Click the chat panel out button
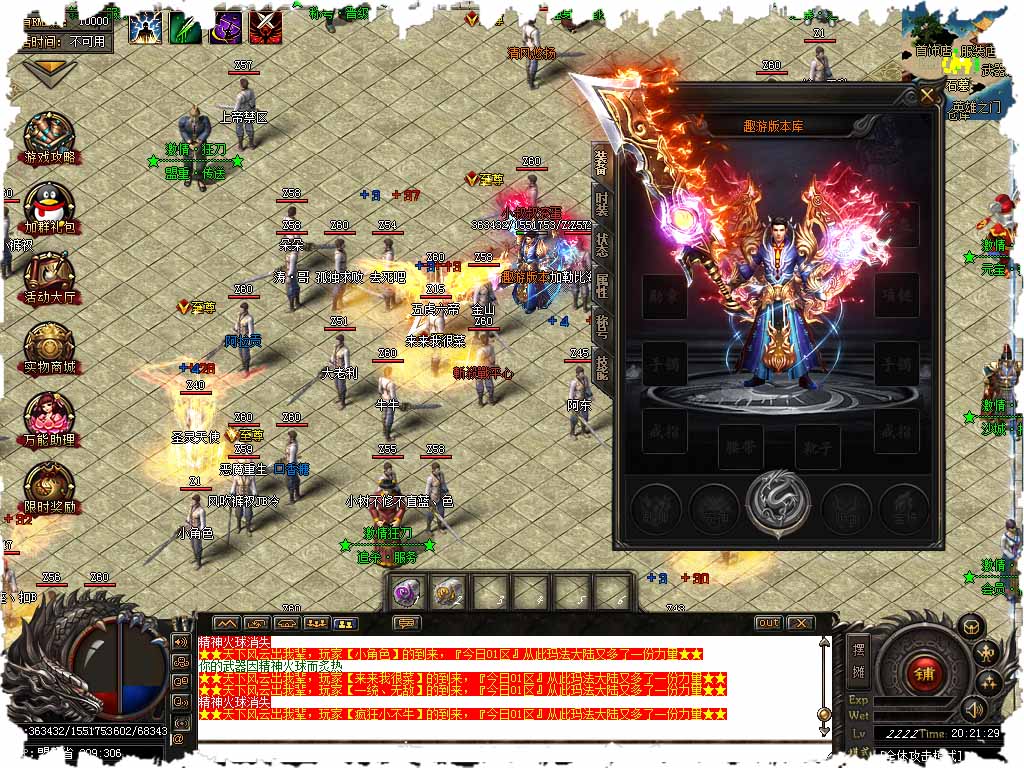This screenshot has width=1024, height=768. [x=768, y=623]
